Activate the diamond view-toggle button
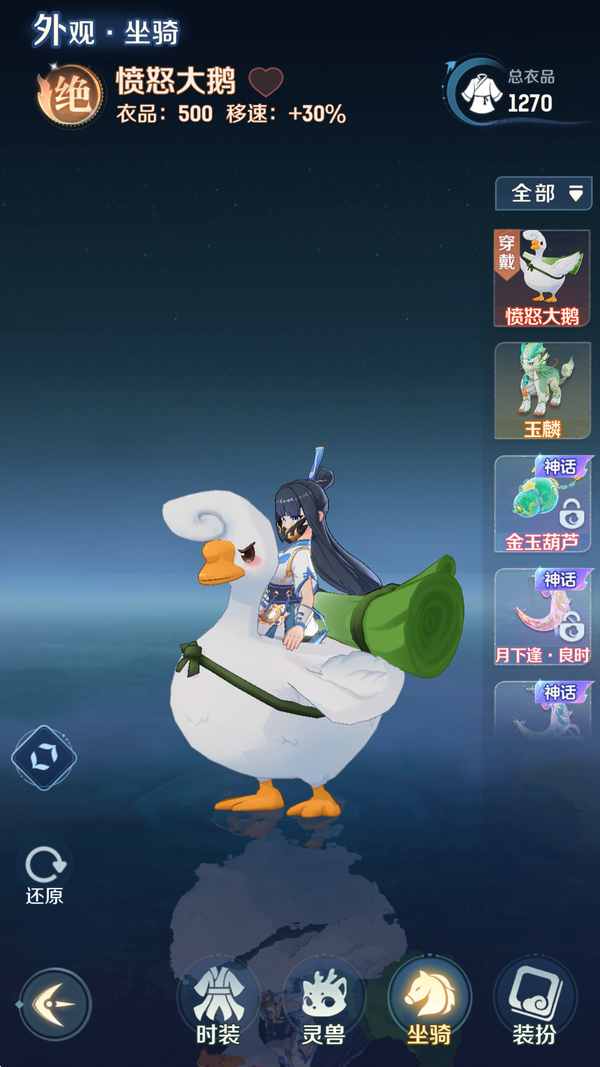This screenshot has height=1067, width=600. click(x=44, y=758)
